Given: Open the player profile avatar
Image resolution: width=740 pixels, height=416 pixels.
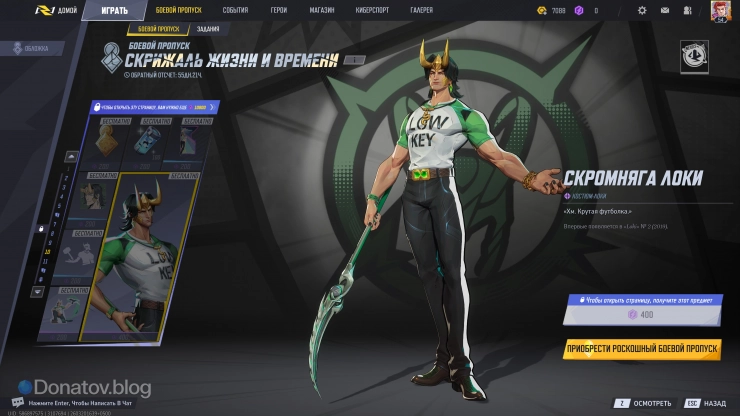Looking at the screenshot, I should click(x=719, y=11).
